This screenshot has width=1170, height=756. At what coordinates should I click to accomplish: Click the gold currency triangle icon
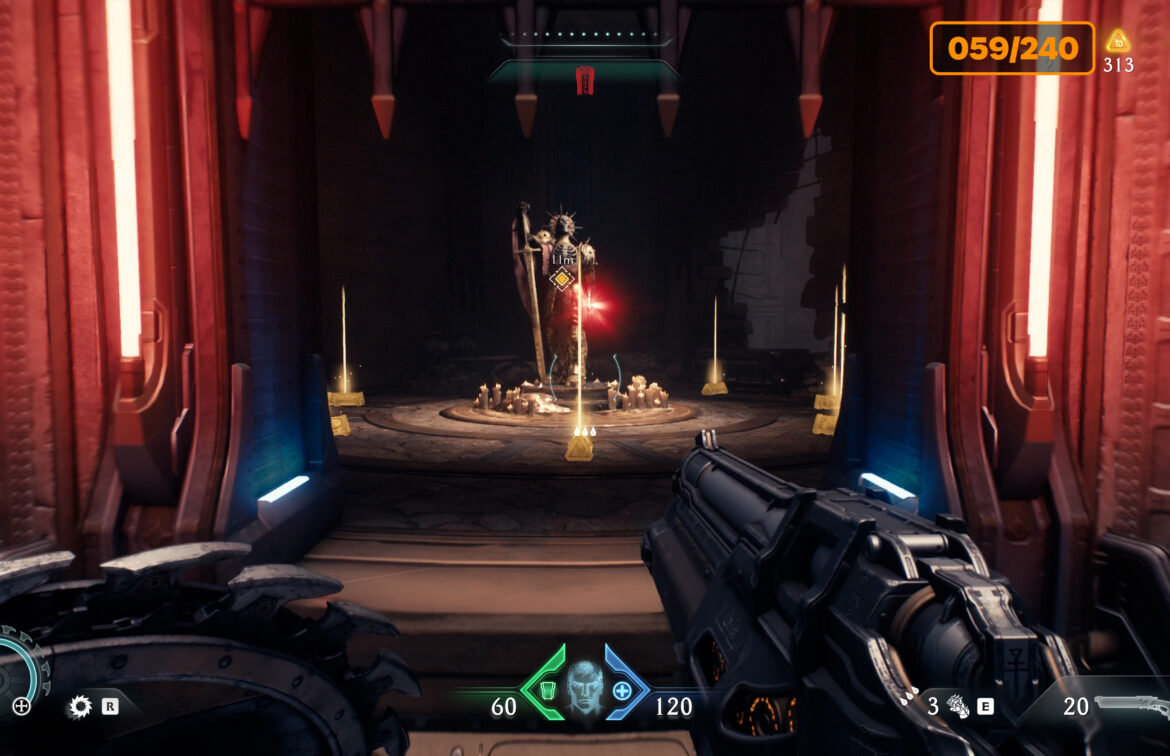pos(1118,42)
